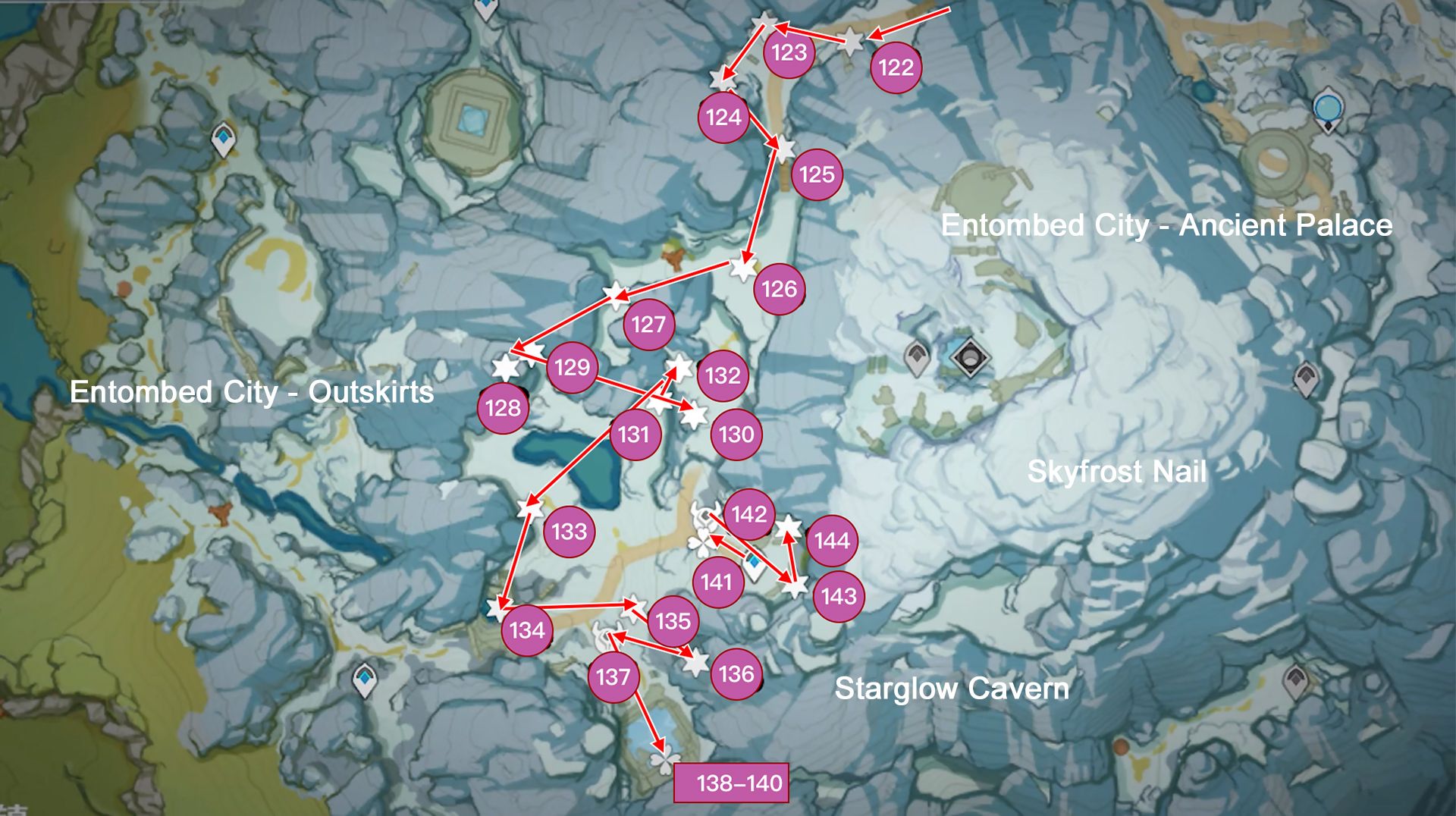Select the pink circle numbered 126
The image size is (1456, 816).
[x=779, y=289]
